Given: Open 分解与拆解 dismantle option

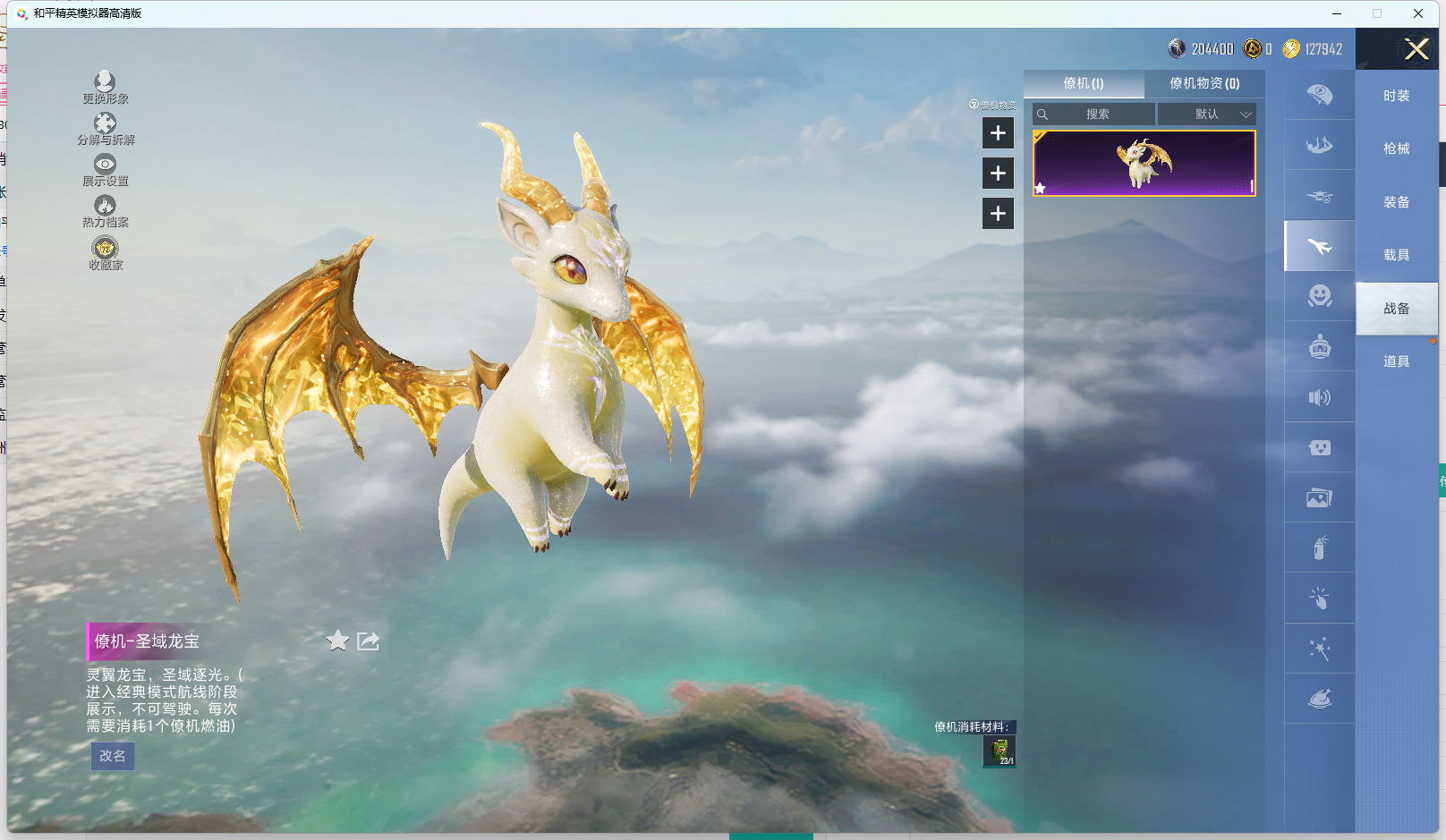Looking at the screenshot, I should [106, 128].
